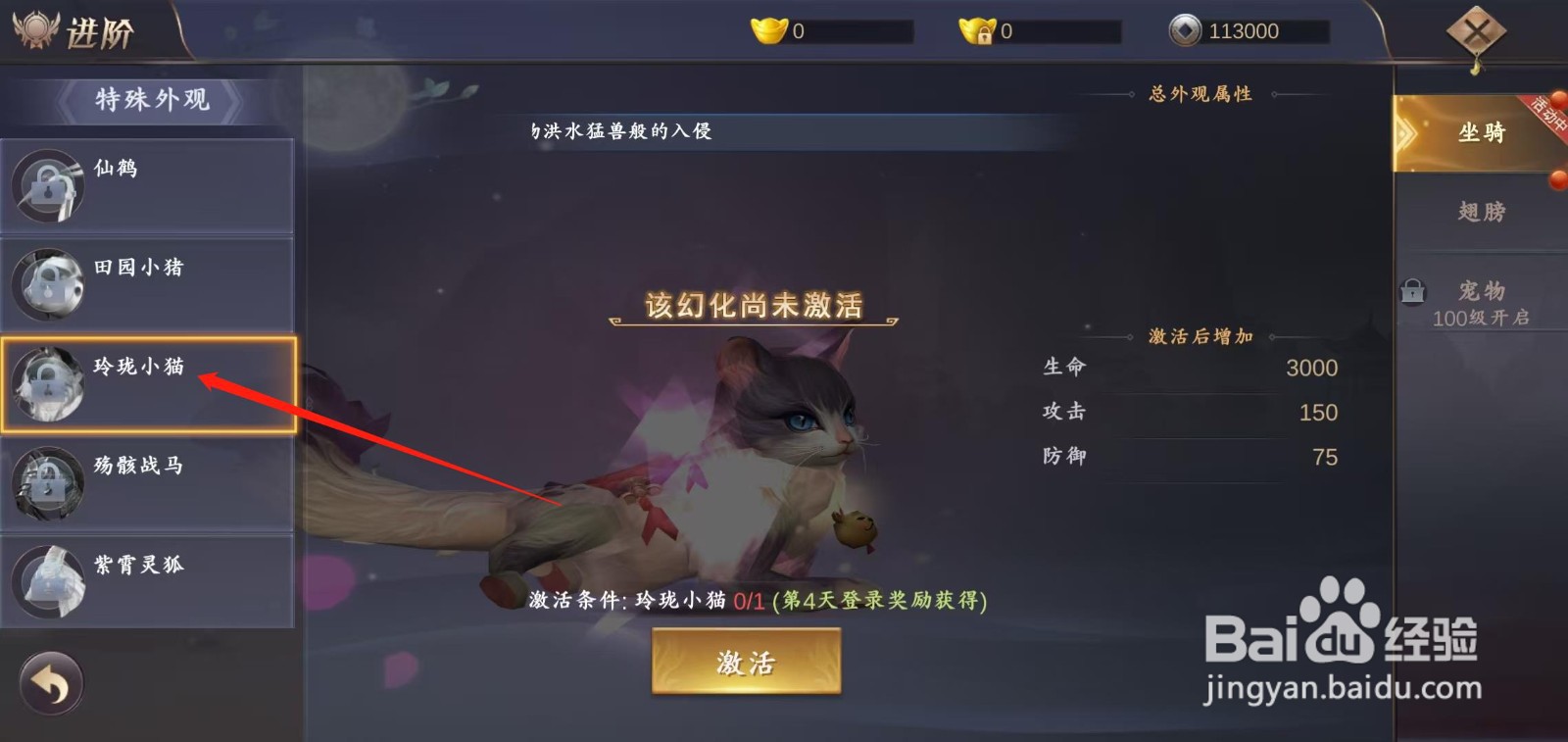The height and width of the screenshot is (742, 1568).
Task: Switch to the 坐骑 mount tab
Action: [x=1483, y=132]
